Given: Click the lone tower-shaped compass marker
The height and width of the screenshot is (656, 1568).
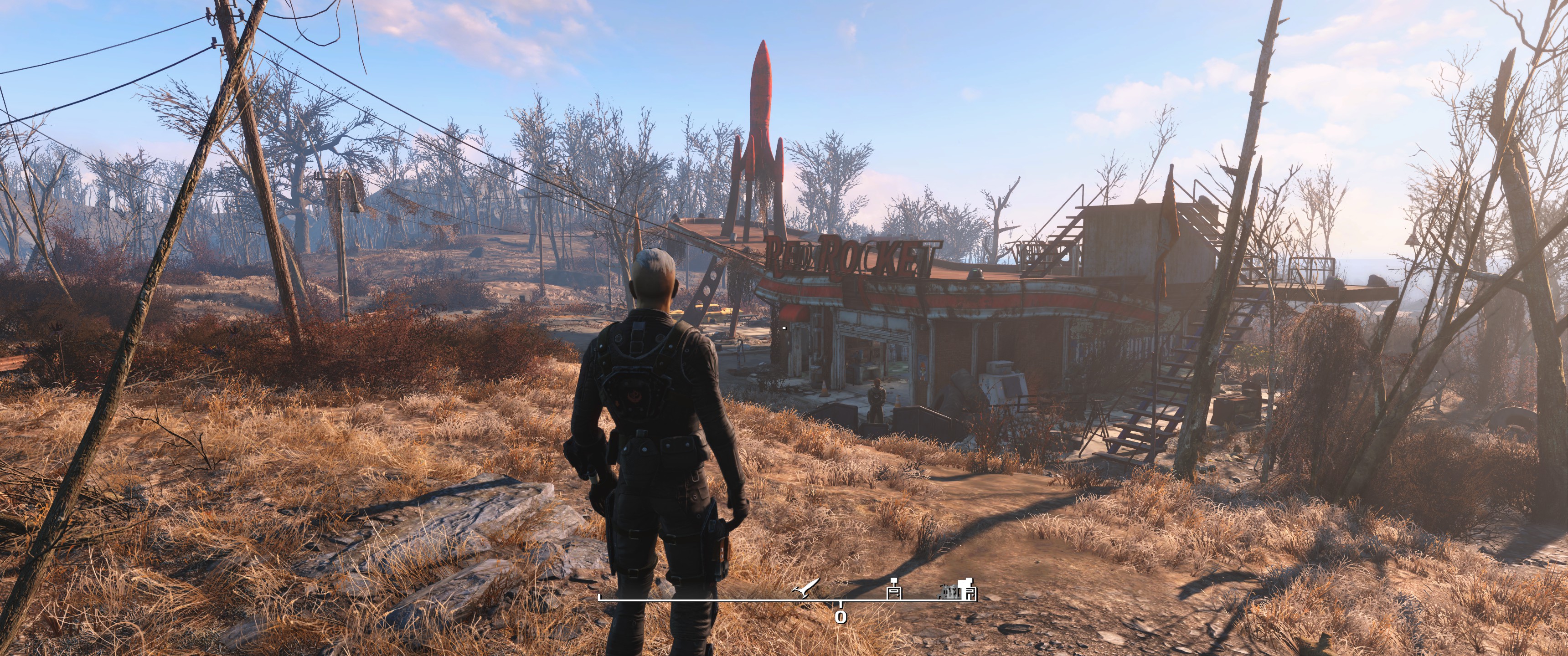Looking at the screenshot, I should (x=894, y=589).
